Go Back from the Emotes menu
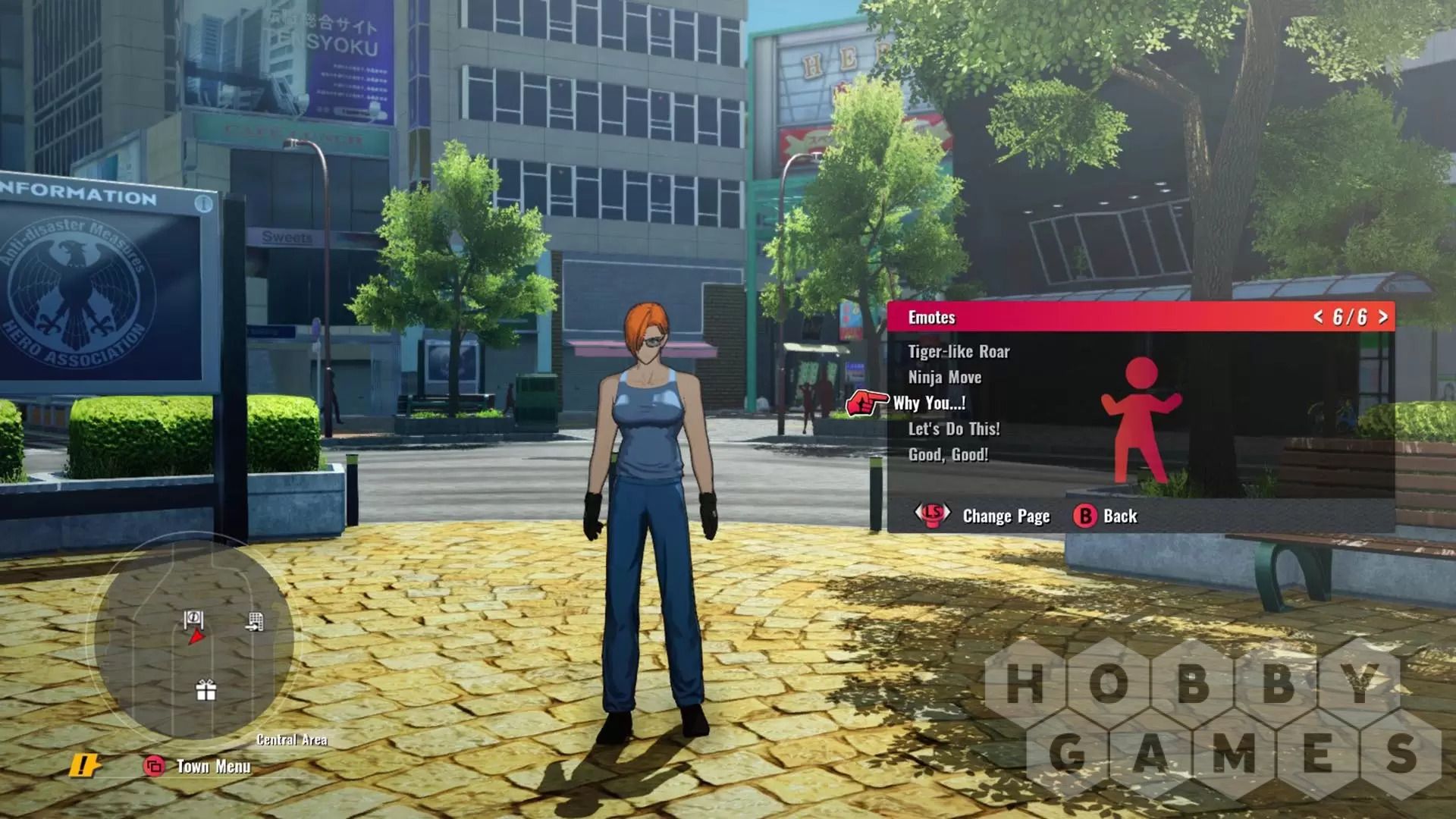Image resolution: width=1456 pixels, height=819 pixels. point(1106,516)
